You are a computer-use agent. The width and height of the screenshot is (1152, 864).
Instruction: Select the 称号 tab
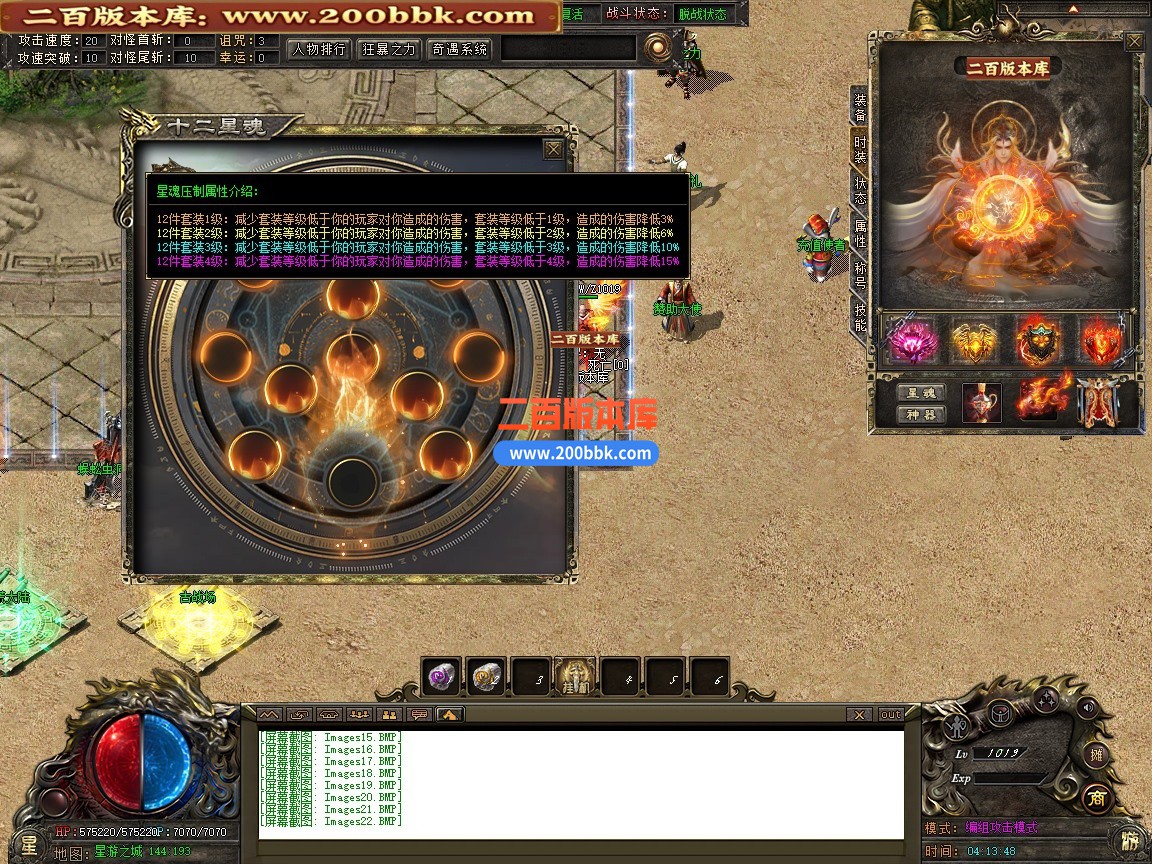pyautogui.click(x=859, y=276)
